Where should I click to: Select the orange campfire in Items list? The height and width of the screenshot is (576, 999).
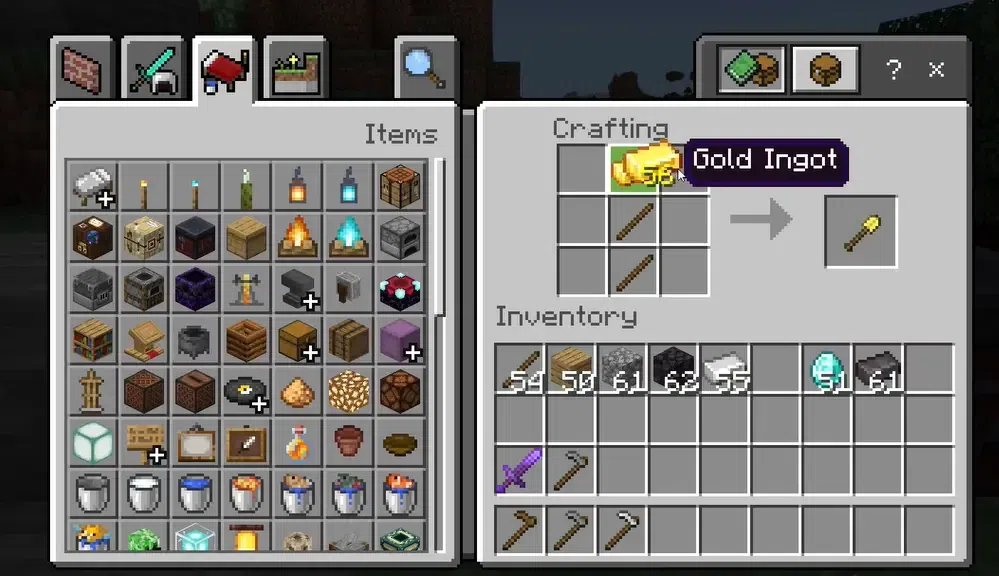(x=298, y=237)
